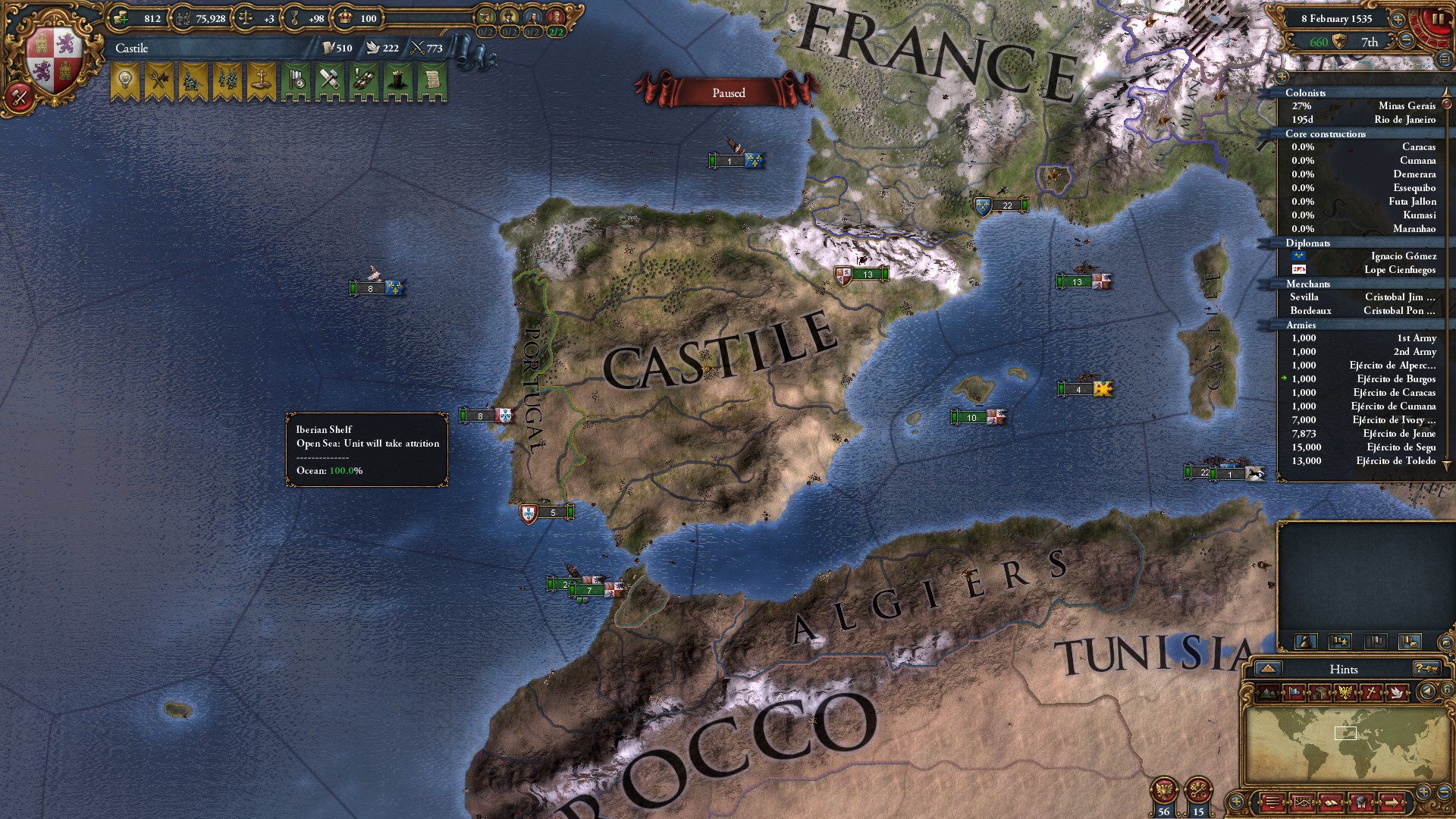This screenshot has height=819, width=1456.
Task: Switch to the religious cross map mode
Action: (x=1371, y=692)
